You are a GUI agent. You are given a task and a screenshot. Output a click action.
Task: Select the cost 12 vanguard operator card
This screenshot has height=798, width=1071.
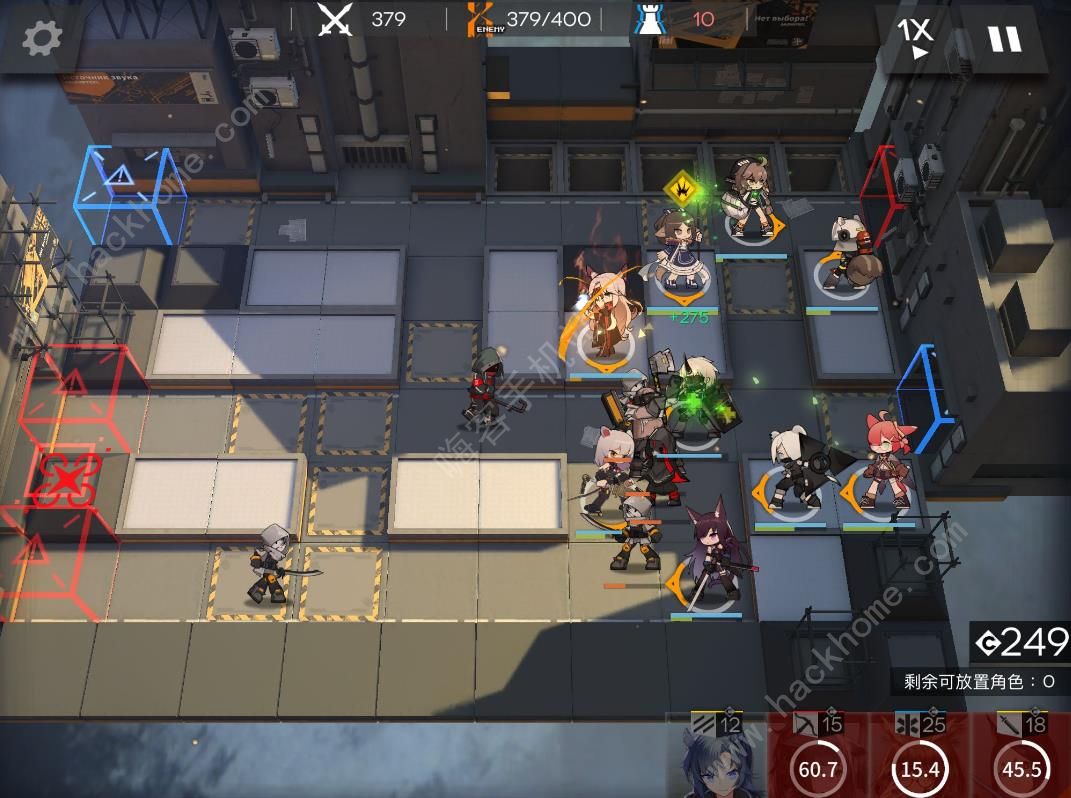(717, 756)
